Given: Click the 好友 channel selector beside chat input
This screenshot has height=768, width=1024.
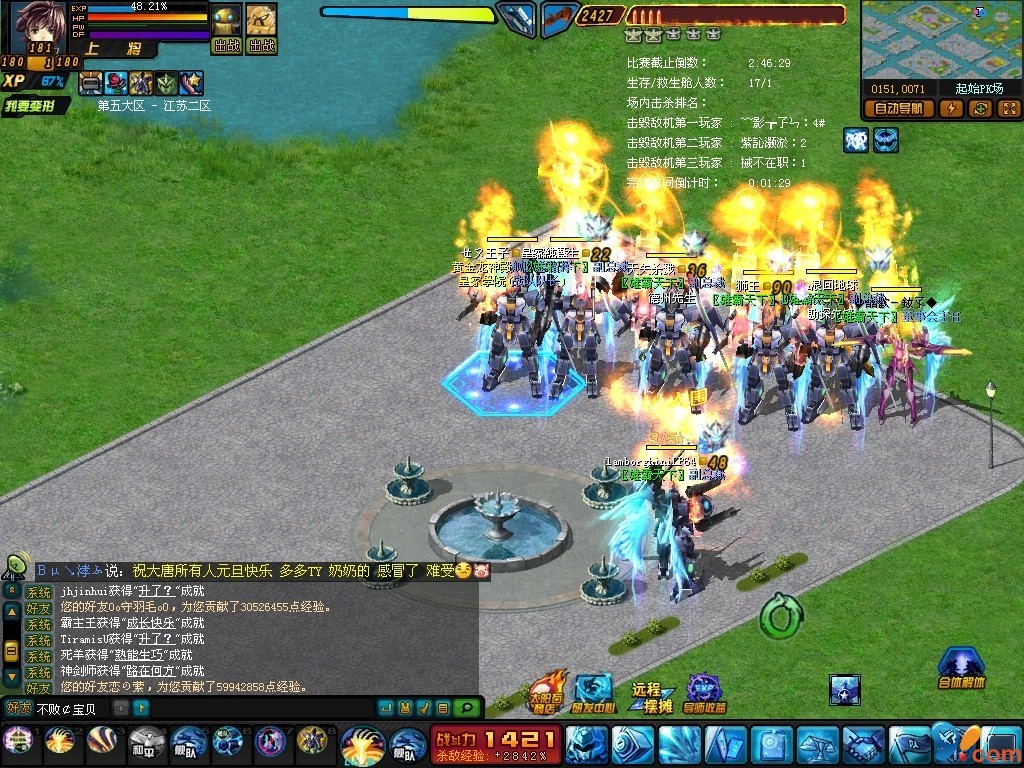Looking at the screenshot, I should [x=18, y=709].
